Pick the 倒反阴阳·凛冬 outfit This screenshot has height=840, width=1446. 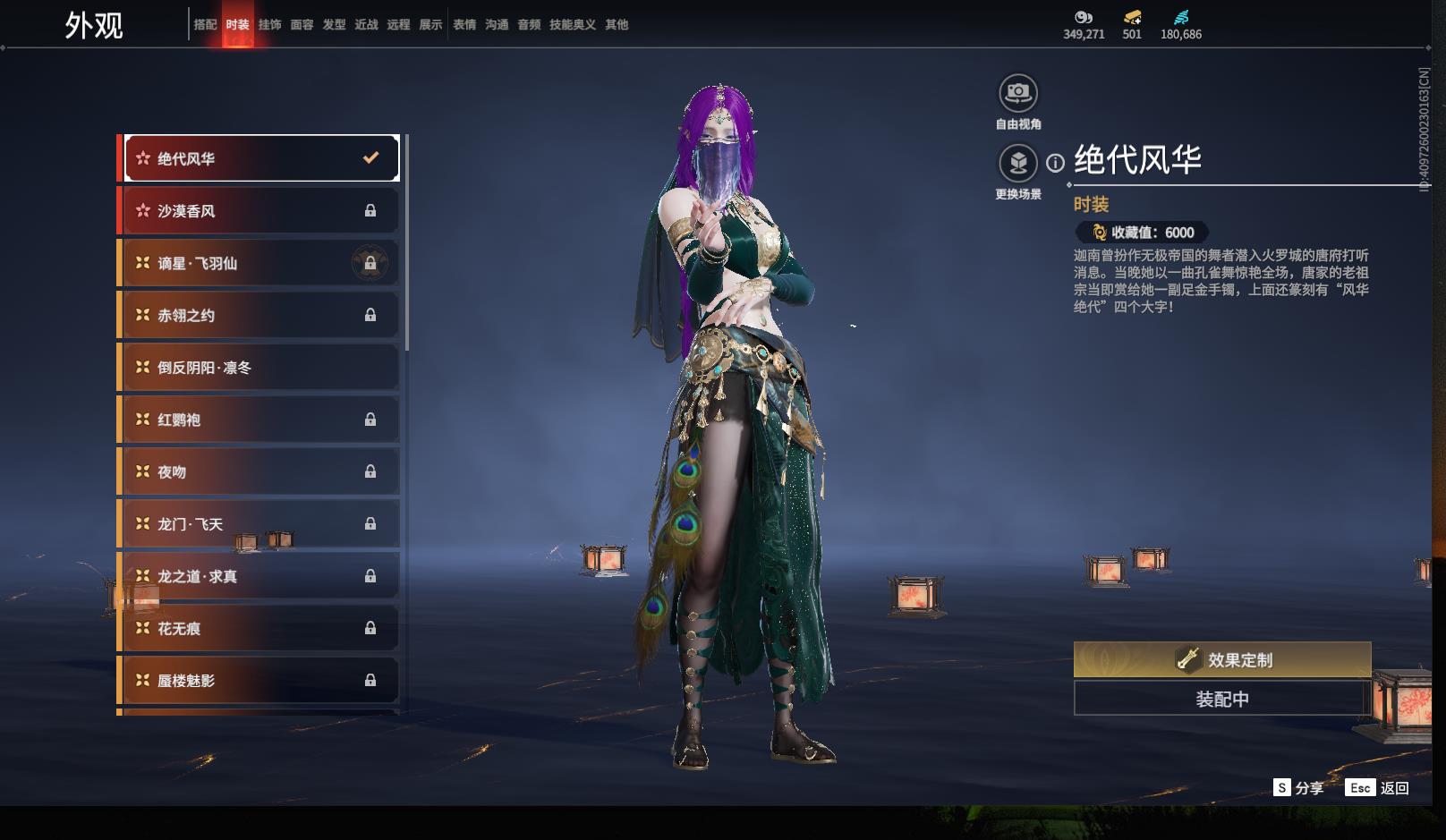click(259, 368)
